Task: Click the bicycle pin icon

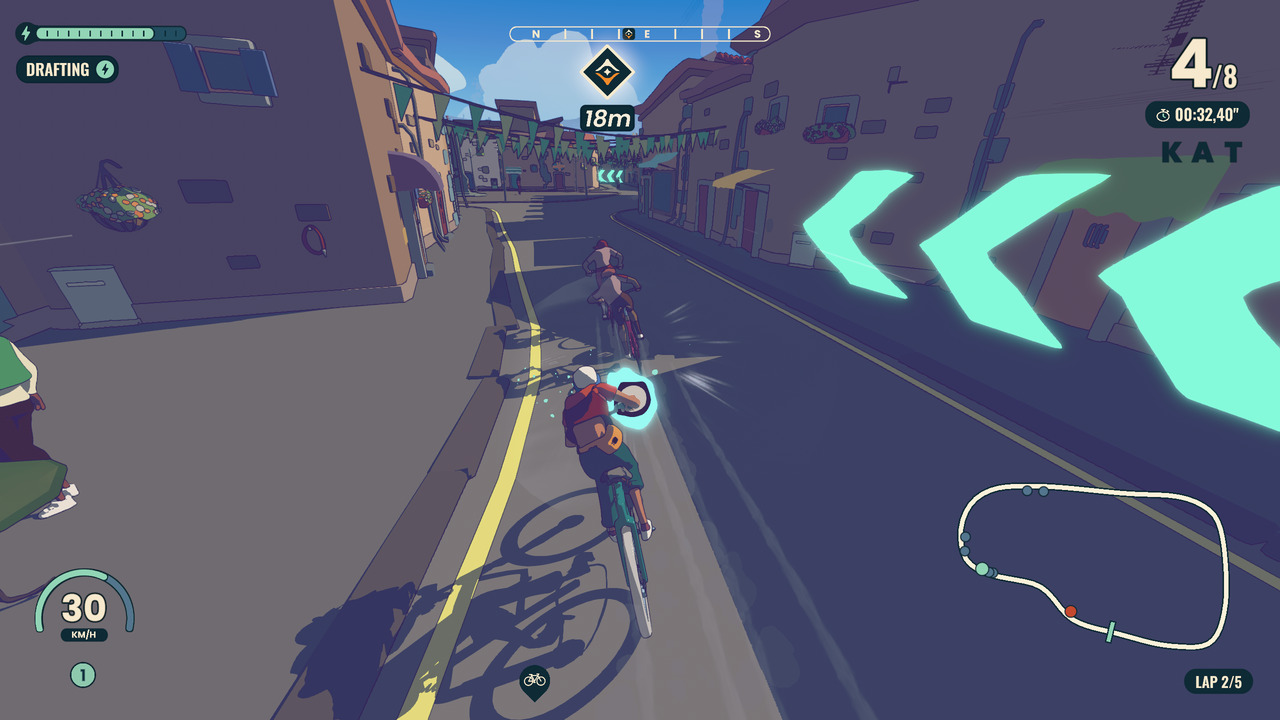Action: coord(535,681)
